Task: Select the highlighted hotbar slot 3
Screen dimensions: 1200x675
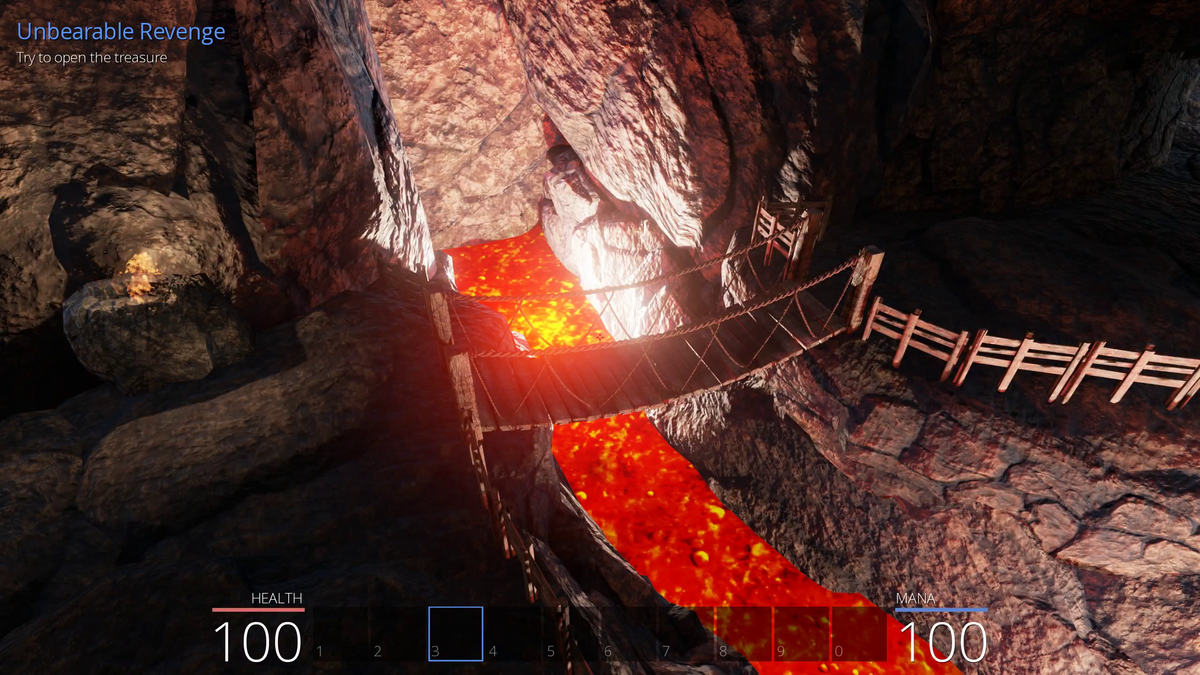Action: point(456,634)
